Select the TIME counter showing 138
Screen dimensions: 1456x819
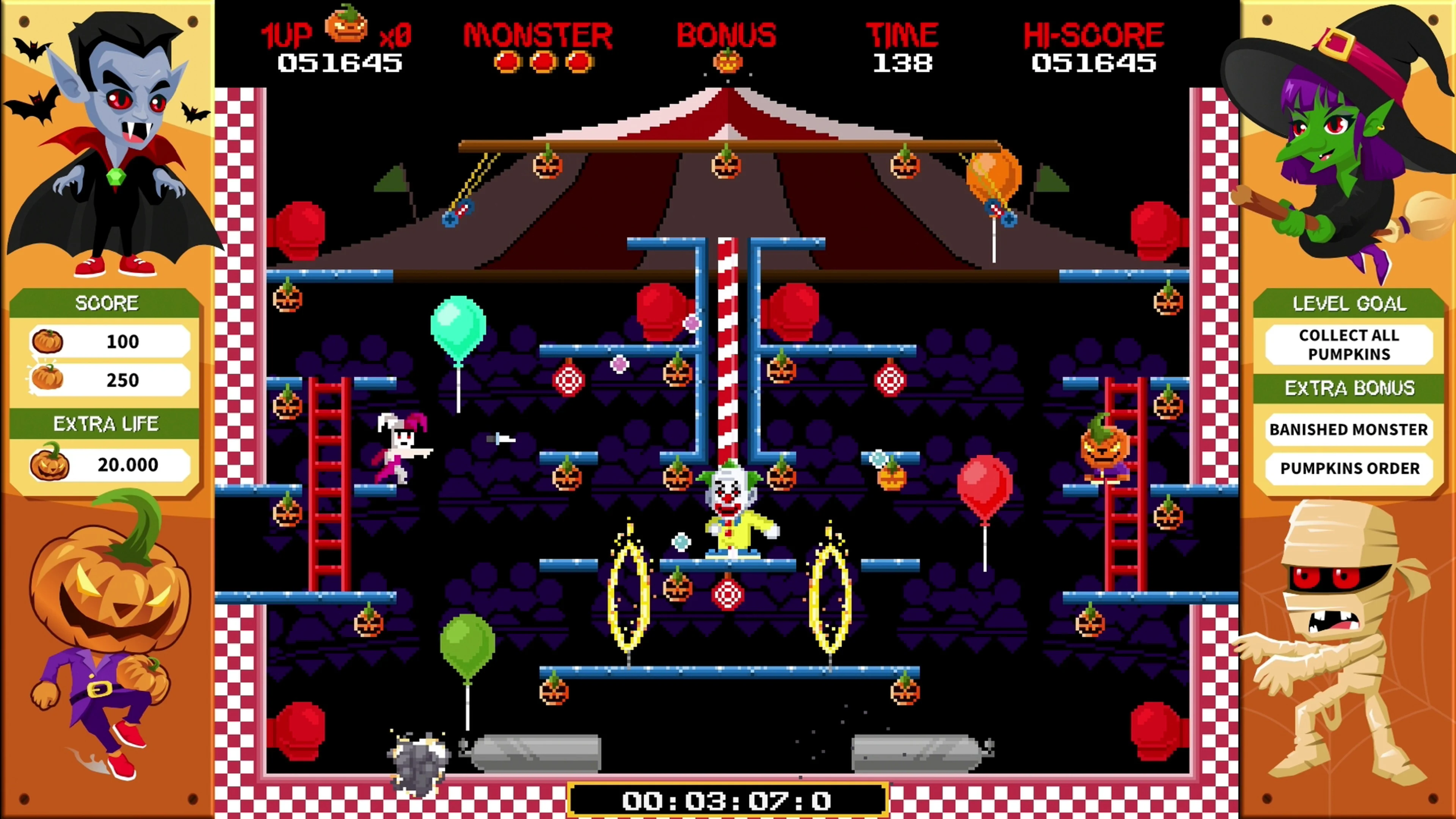click(903, 63)
